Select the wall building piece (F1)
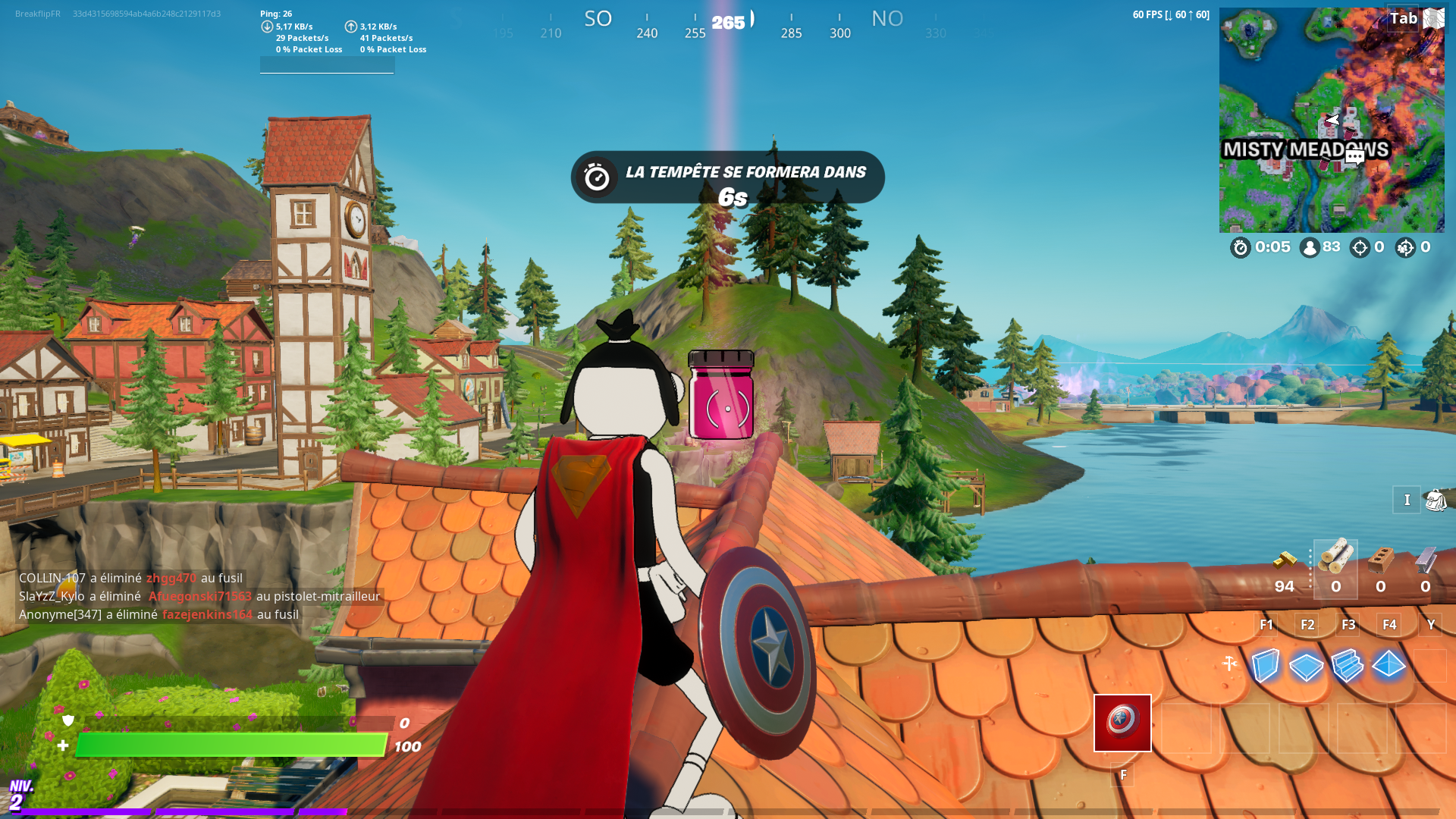 (1265, 666)
